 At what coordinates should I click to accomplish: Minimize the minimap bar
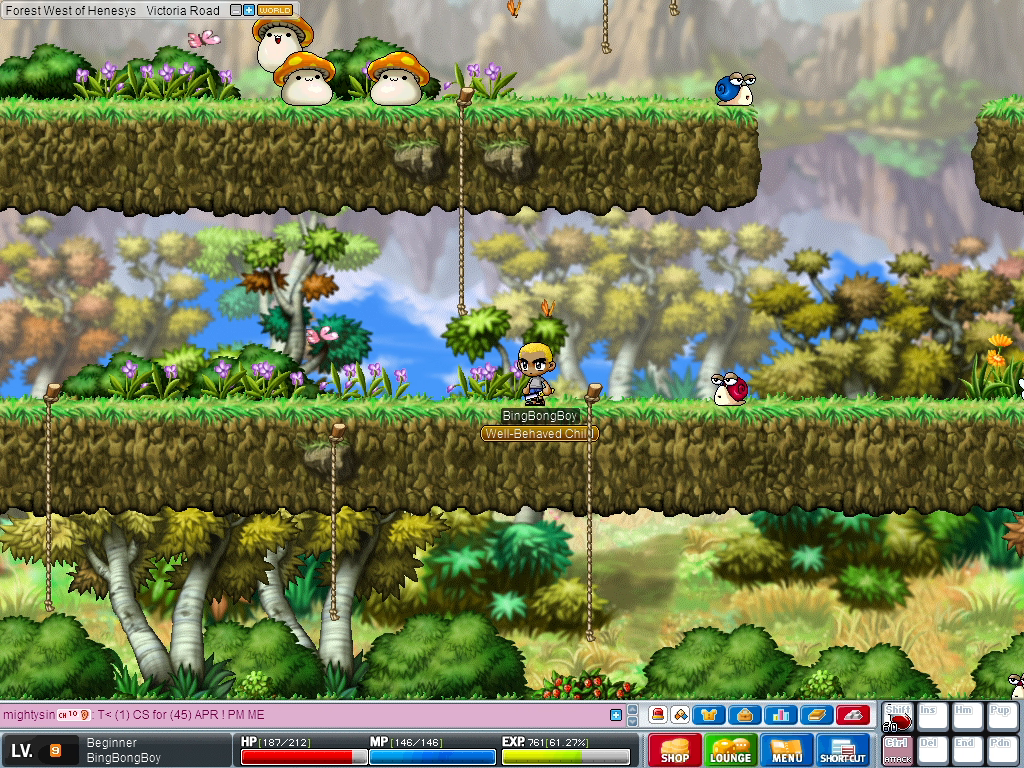236,10
